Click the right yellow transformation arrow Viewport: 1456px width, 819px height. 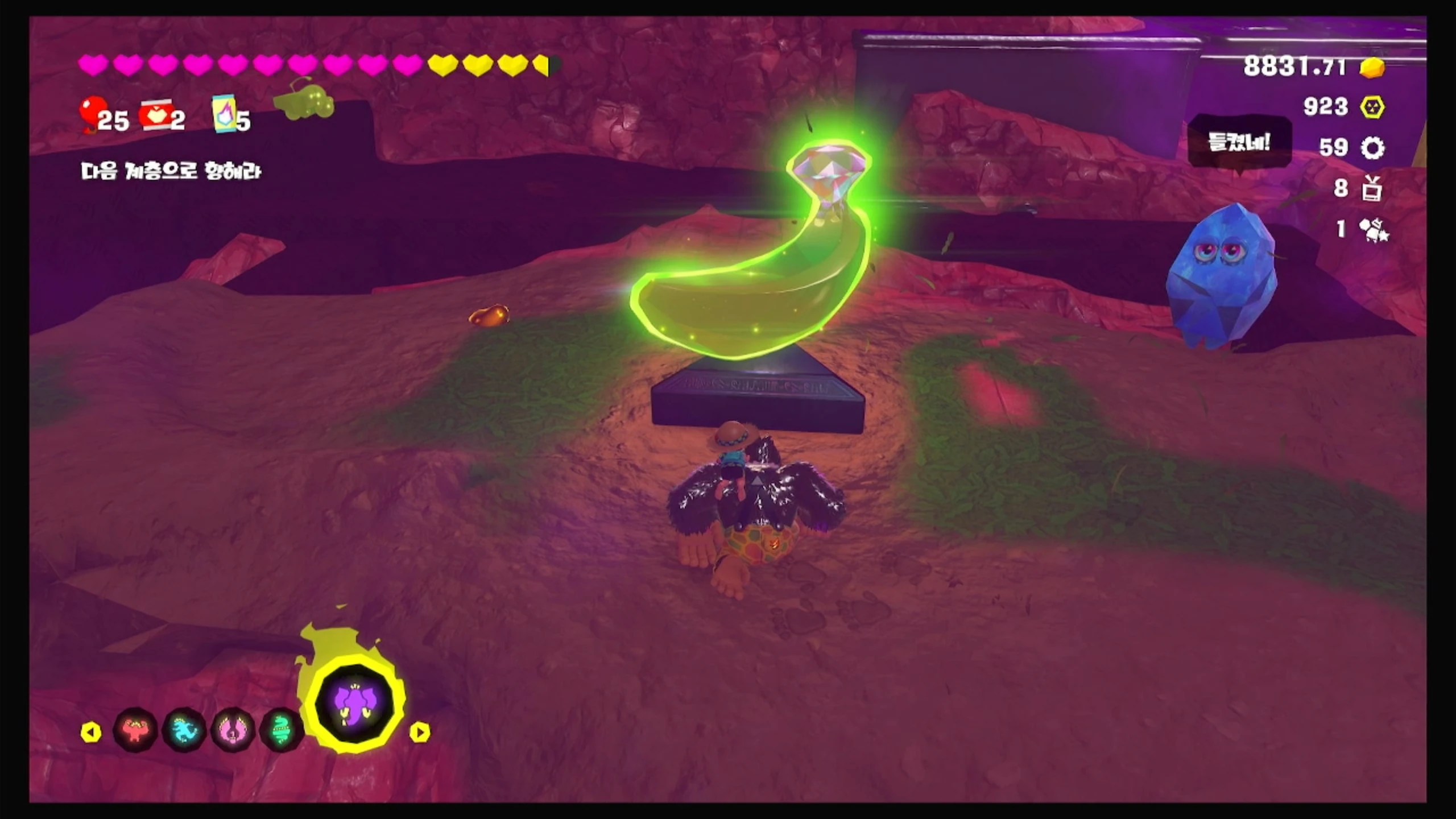[x=420, y=732]
